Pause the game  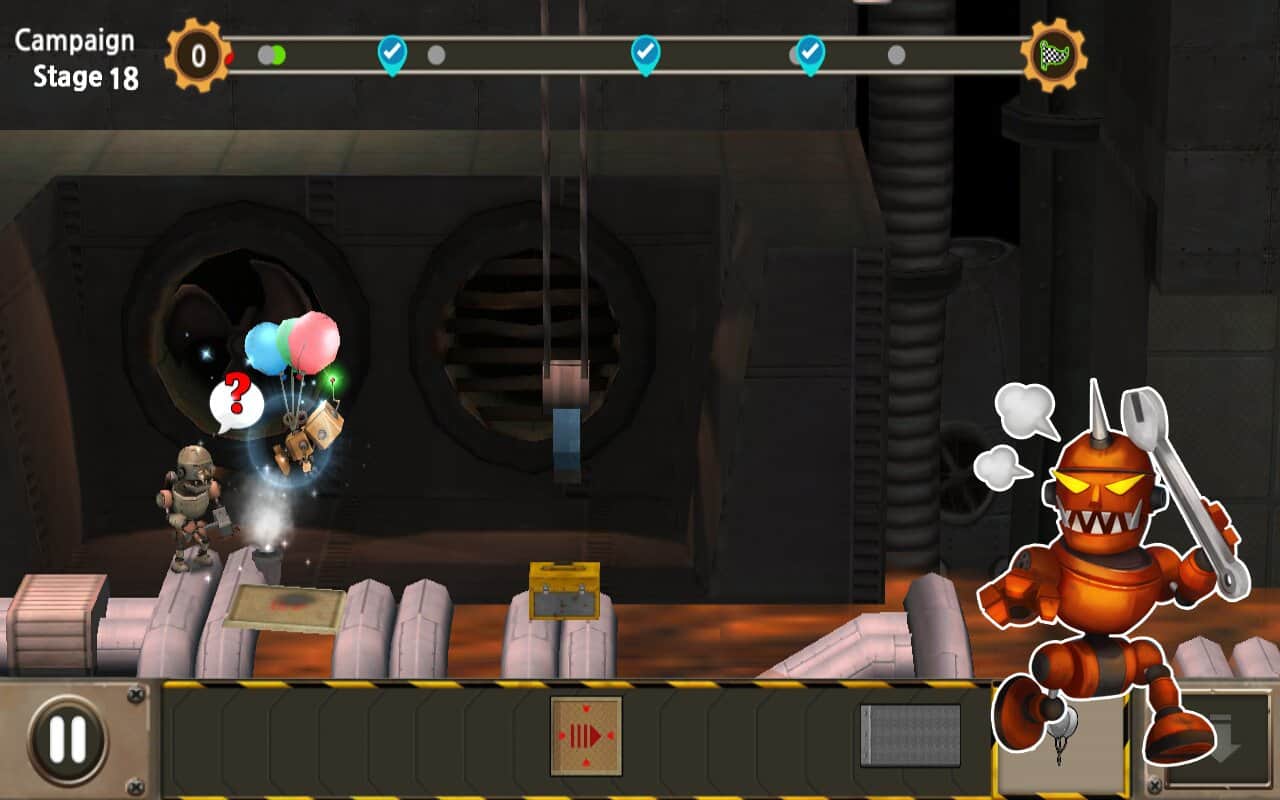coord(68,739)
